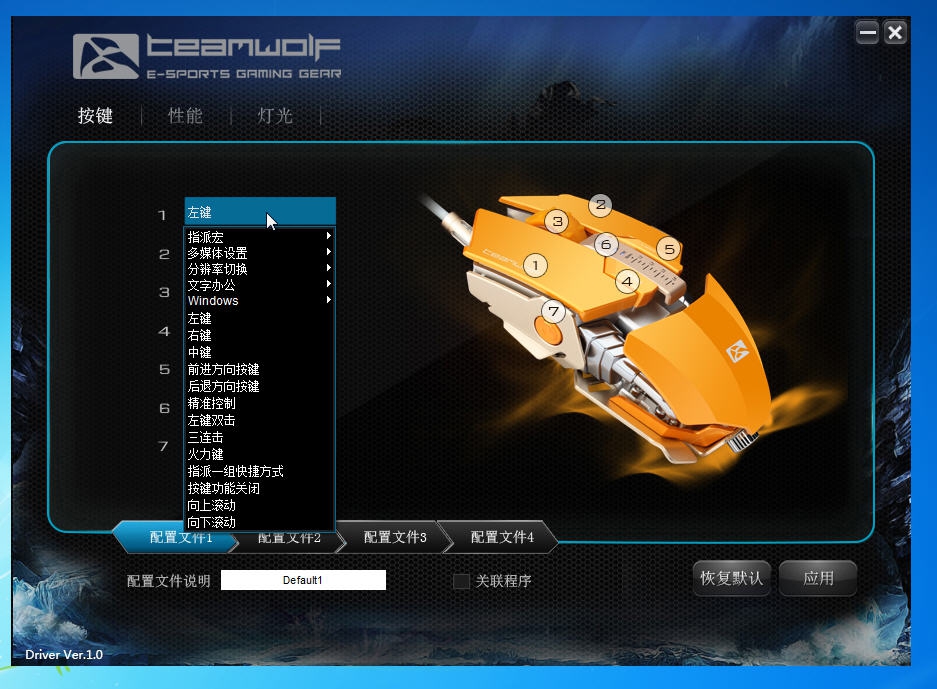Select the 左键双击 option
This screenshot has width=937, height=689.
click(212, 420)
